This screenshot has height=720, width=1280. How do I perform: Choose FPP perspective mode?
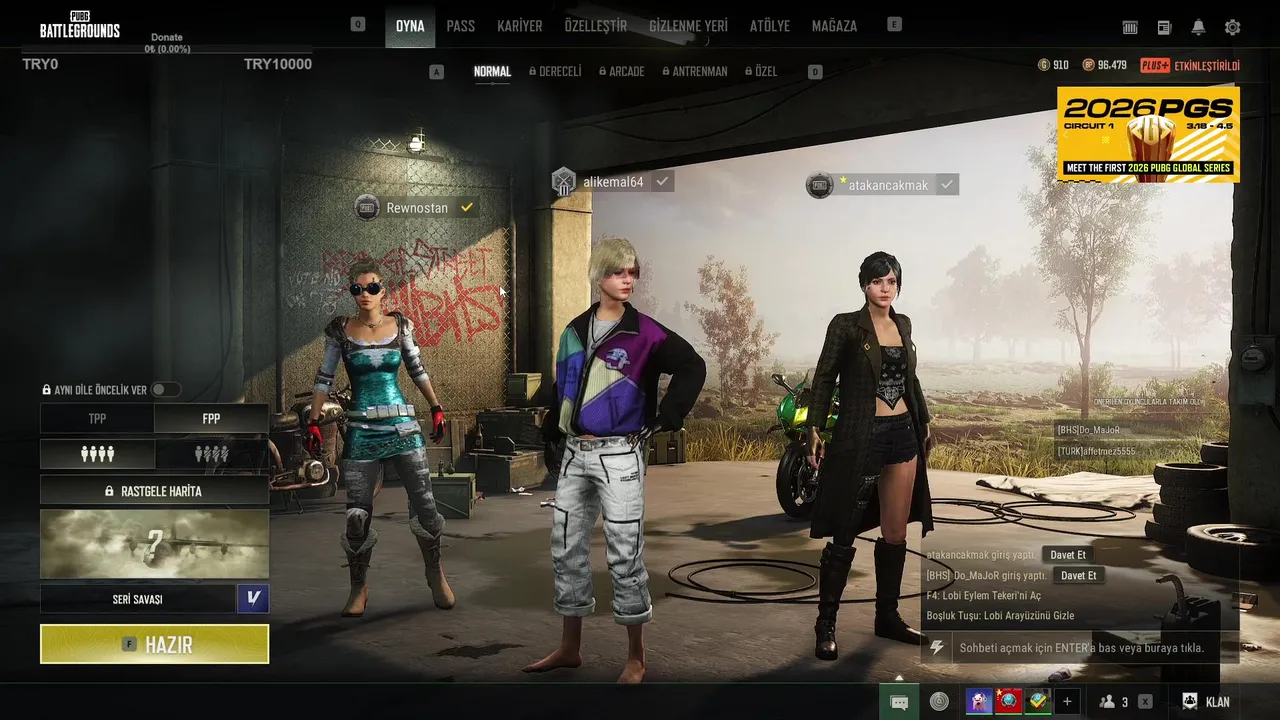211,419
